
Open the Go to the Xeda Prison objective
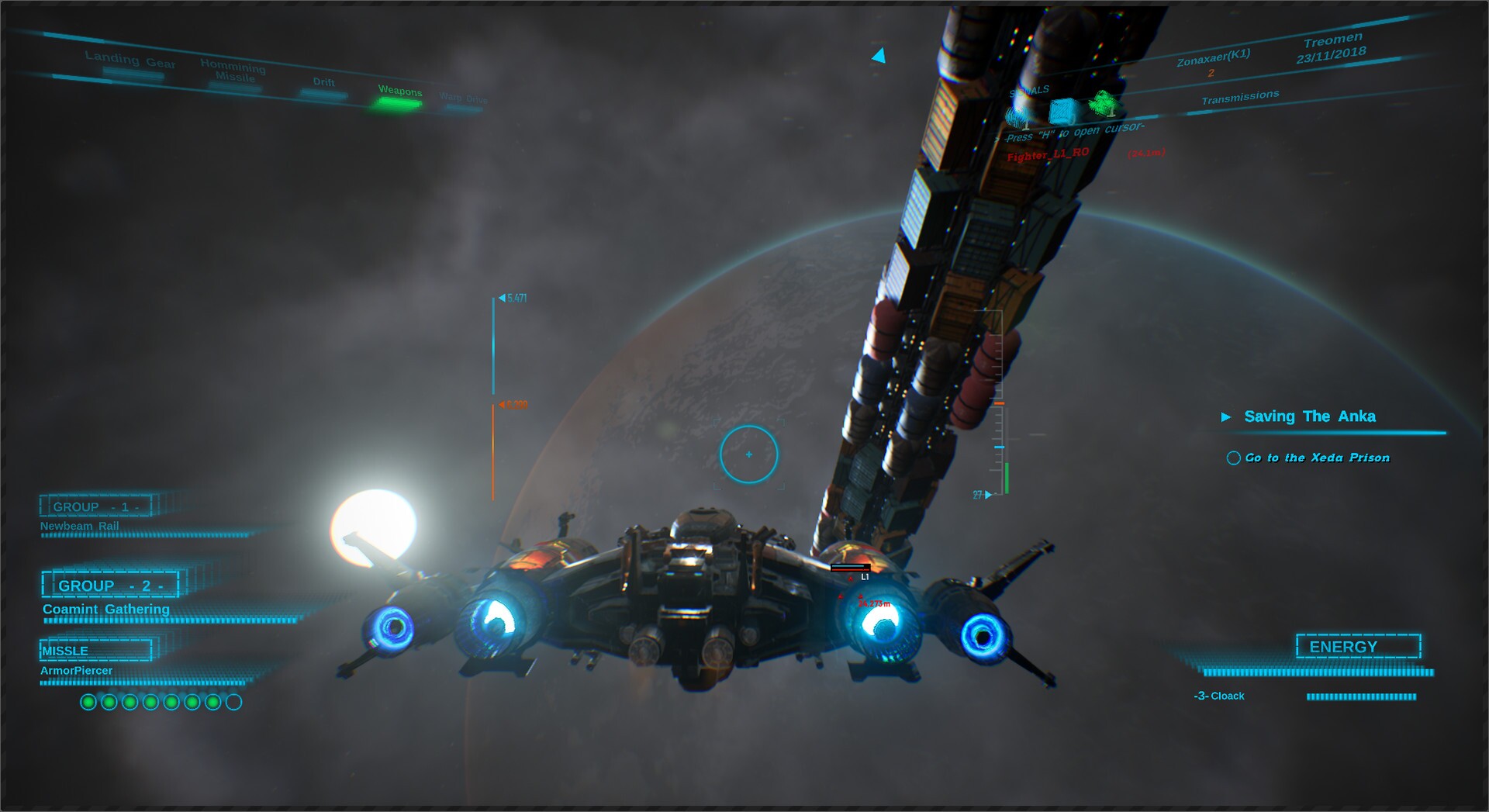tap(1317, 458)
